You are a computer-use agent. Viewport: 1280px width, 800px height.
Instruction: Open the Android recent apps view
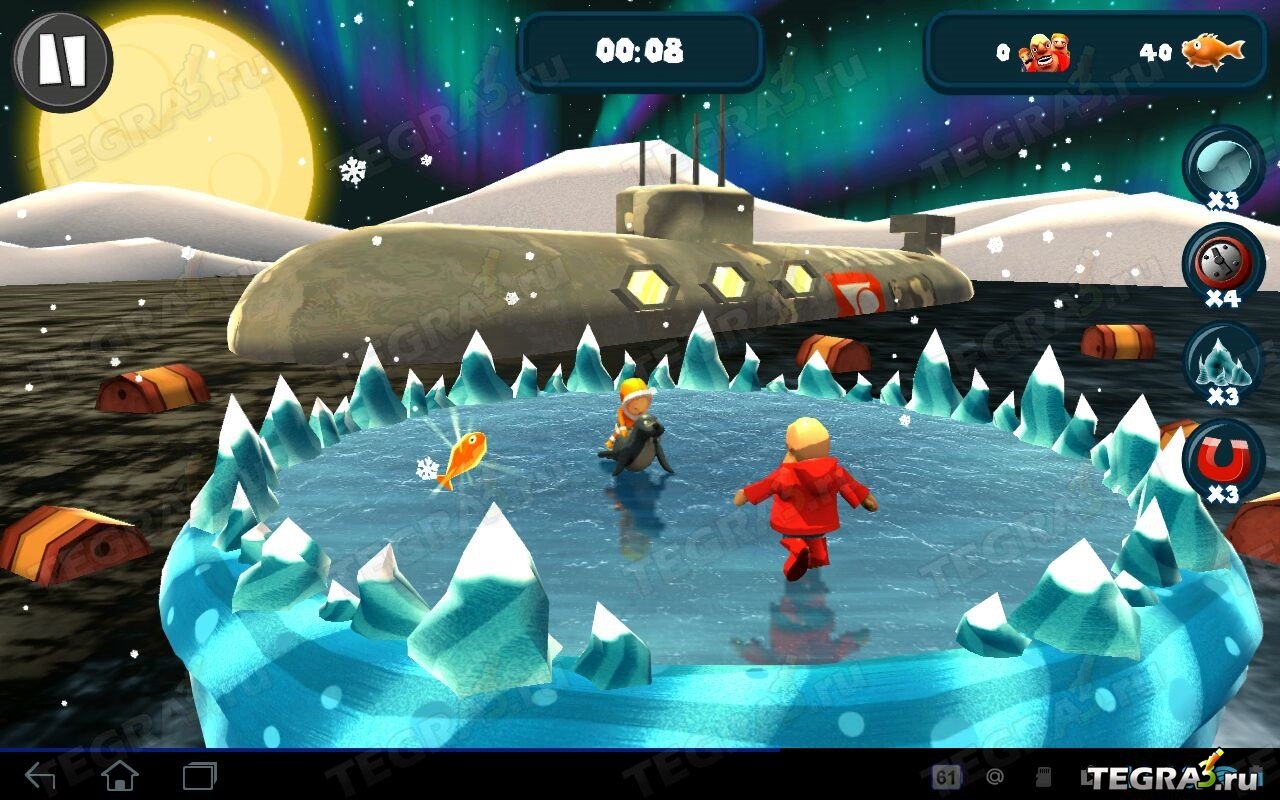coord(199,776)
